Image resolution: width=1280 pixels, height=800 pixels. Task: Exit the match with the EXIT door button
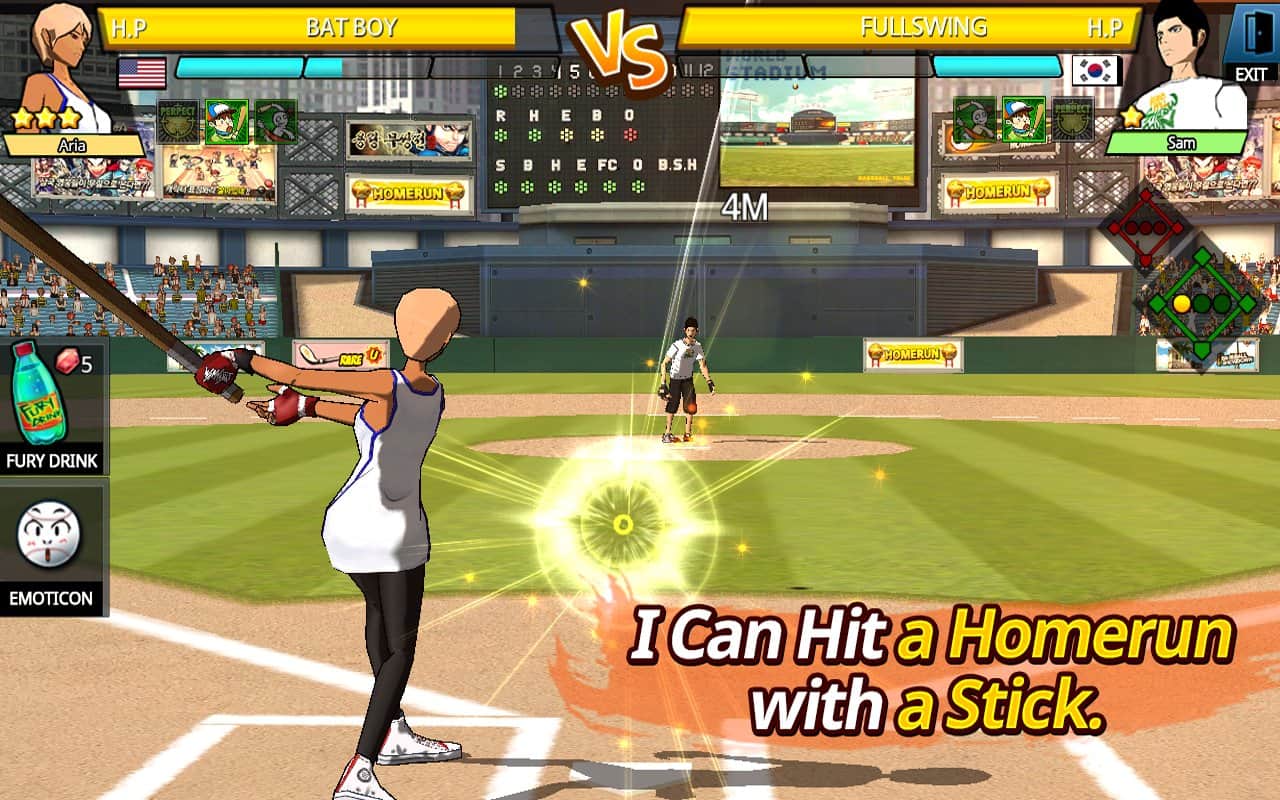point(1250,42)
